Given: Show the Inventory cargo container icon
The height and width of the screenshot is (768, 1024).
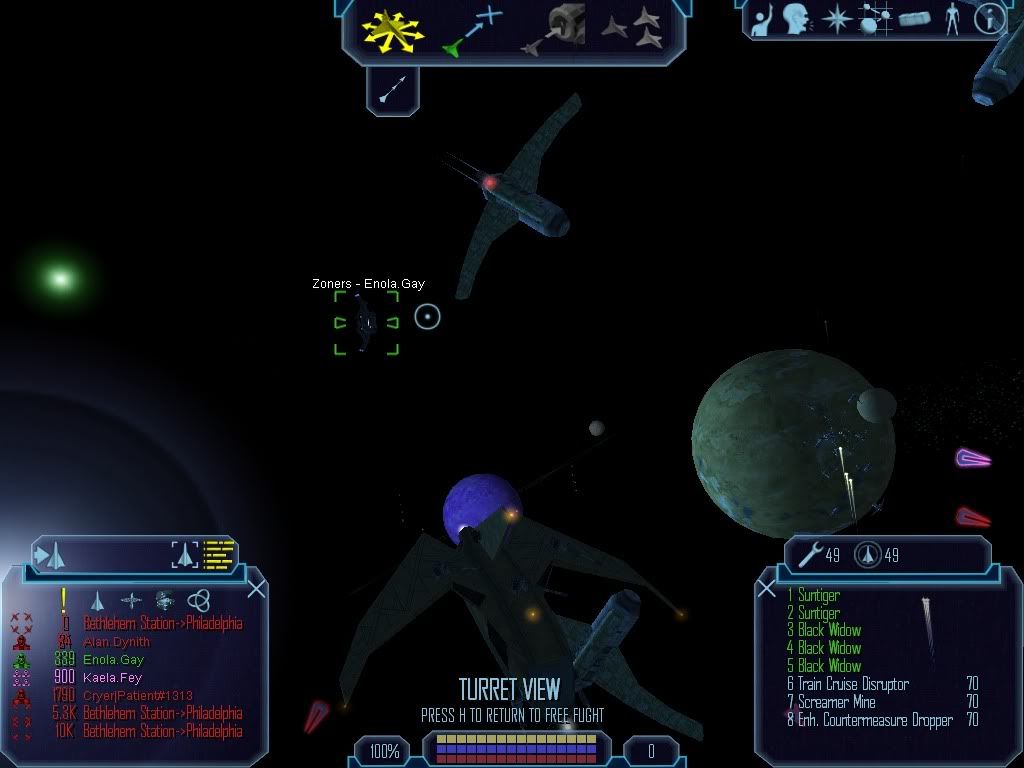Looking at the screenshot, I should click(x=914, y=18).
